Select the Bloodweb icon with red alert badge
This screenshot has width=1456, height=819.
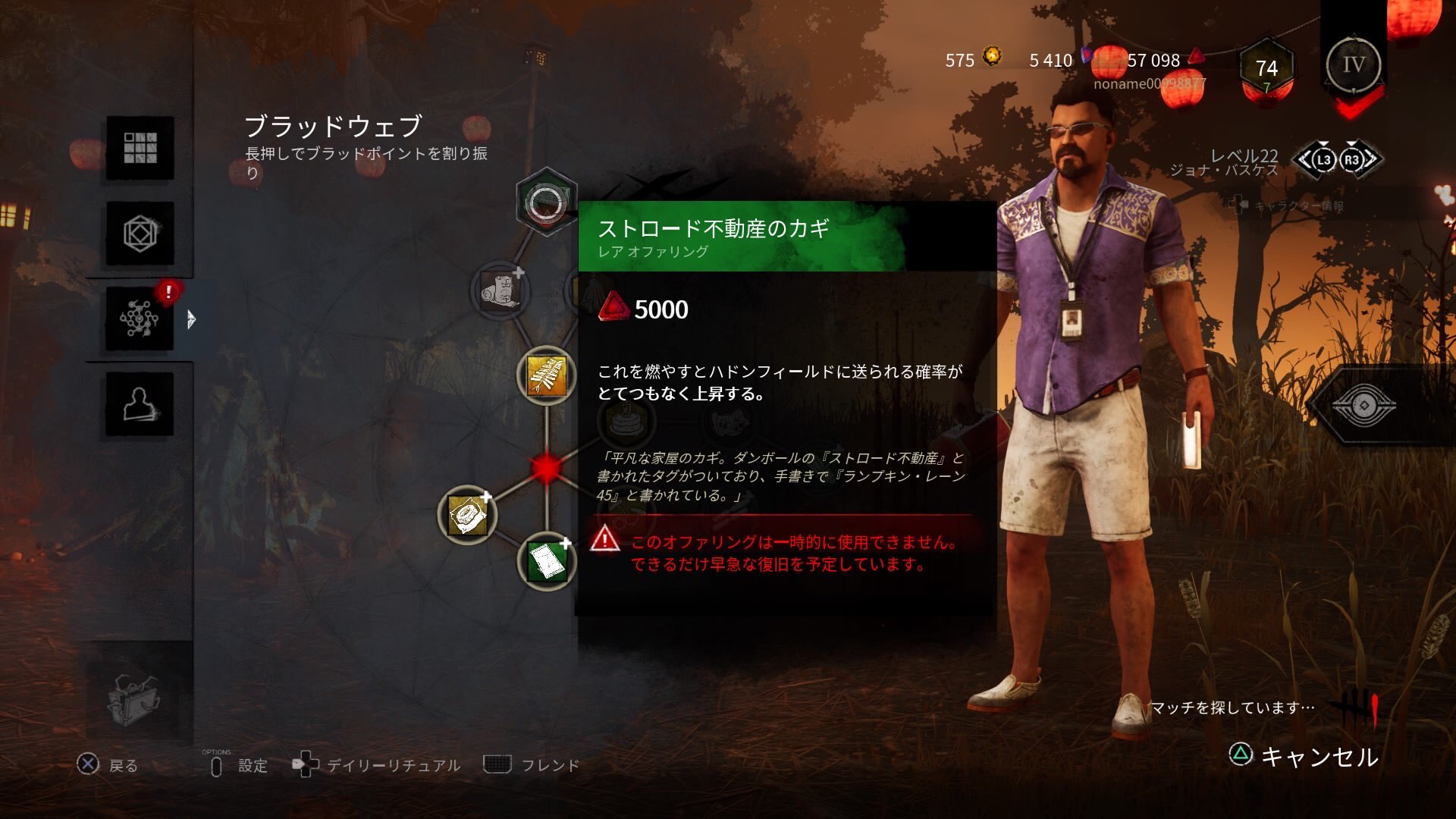coord(139,320)
